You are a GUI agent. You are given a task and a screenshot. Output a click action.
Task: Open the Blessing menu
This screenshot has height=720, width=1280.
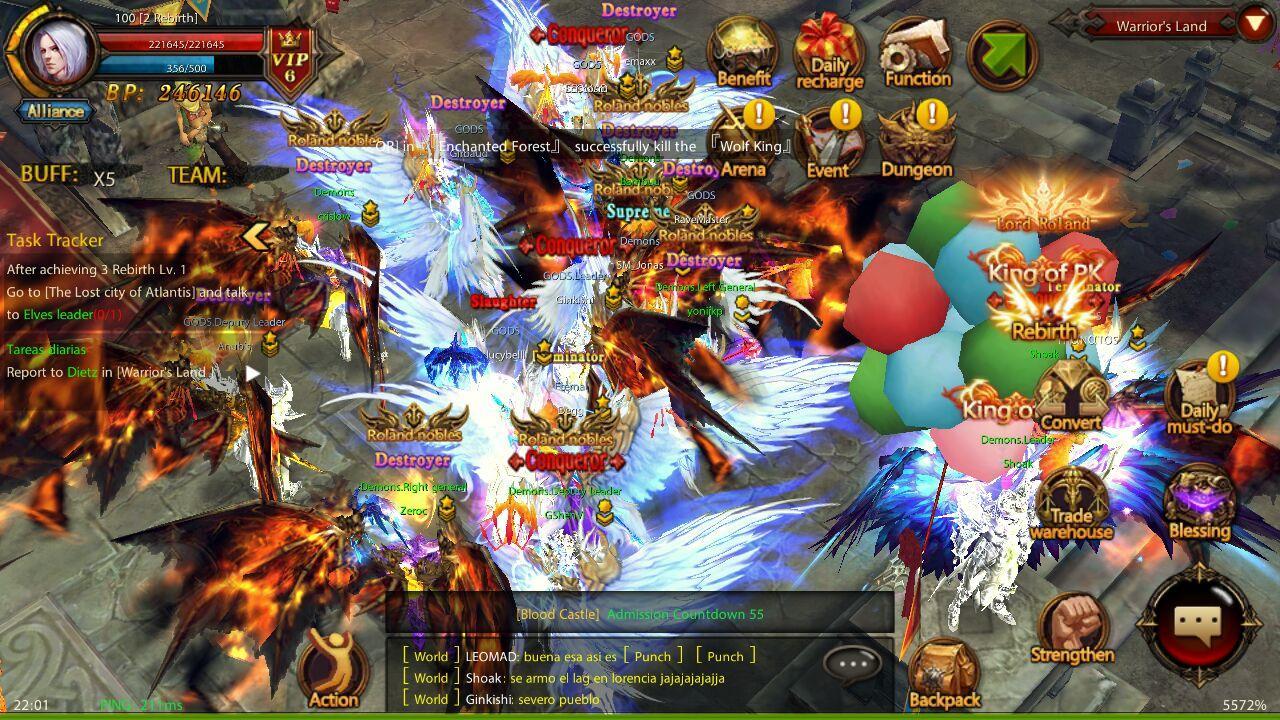(x=1199, y=503)
